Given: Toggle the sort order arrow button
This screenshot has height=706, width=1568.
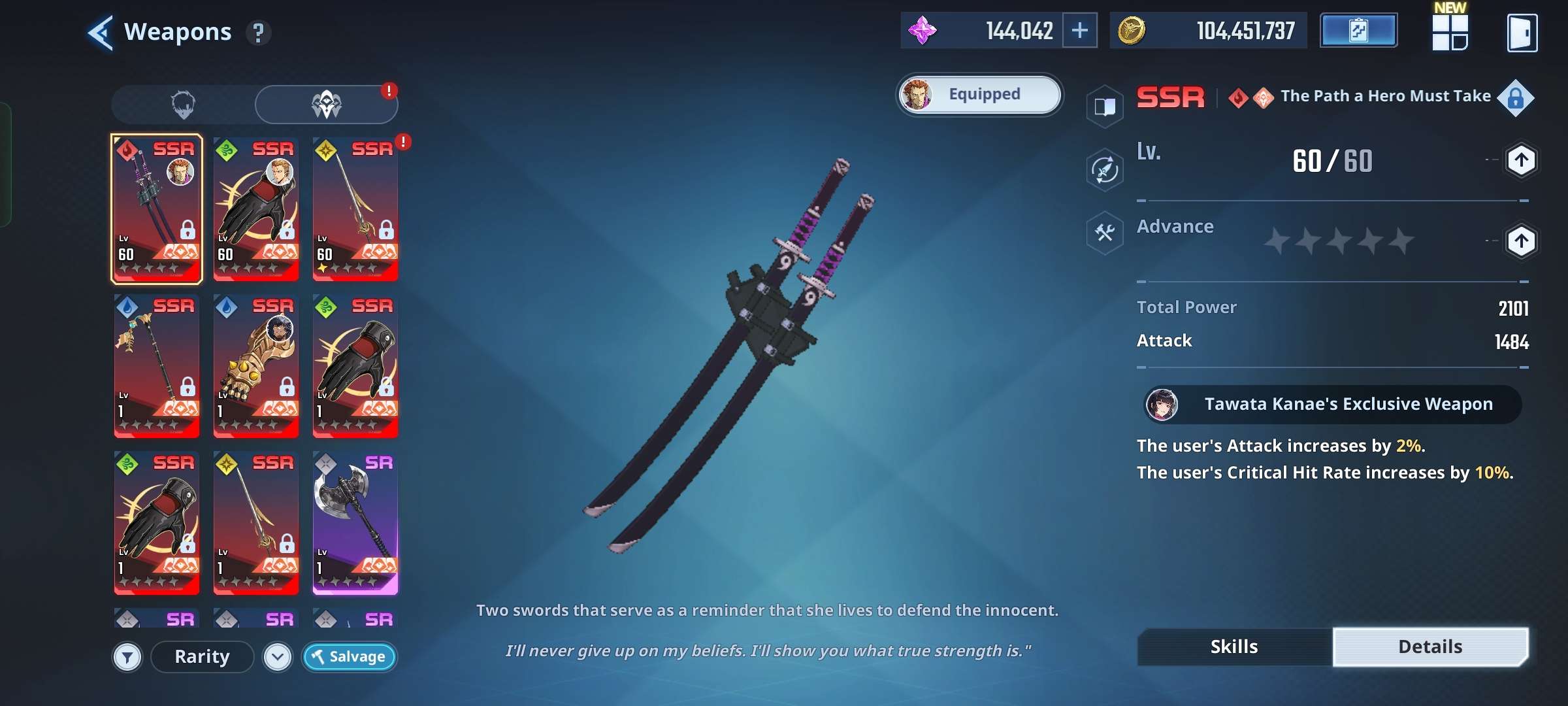Looking at the screenshot, I should tap(278, 657).
